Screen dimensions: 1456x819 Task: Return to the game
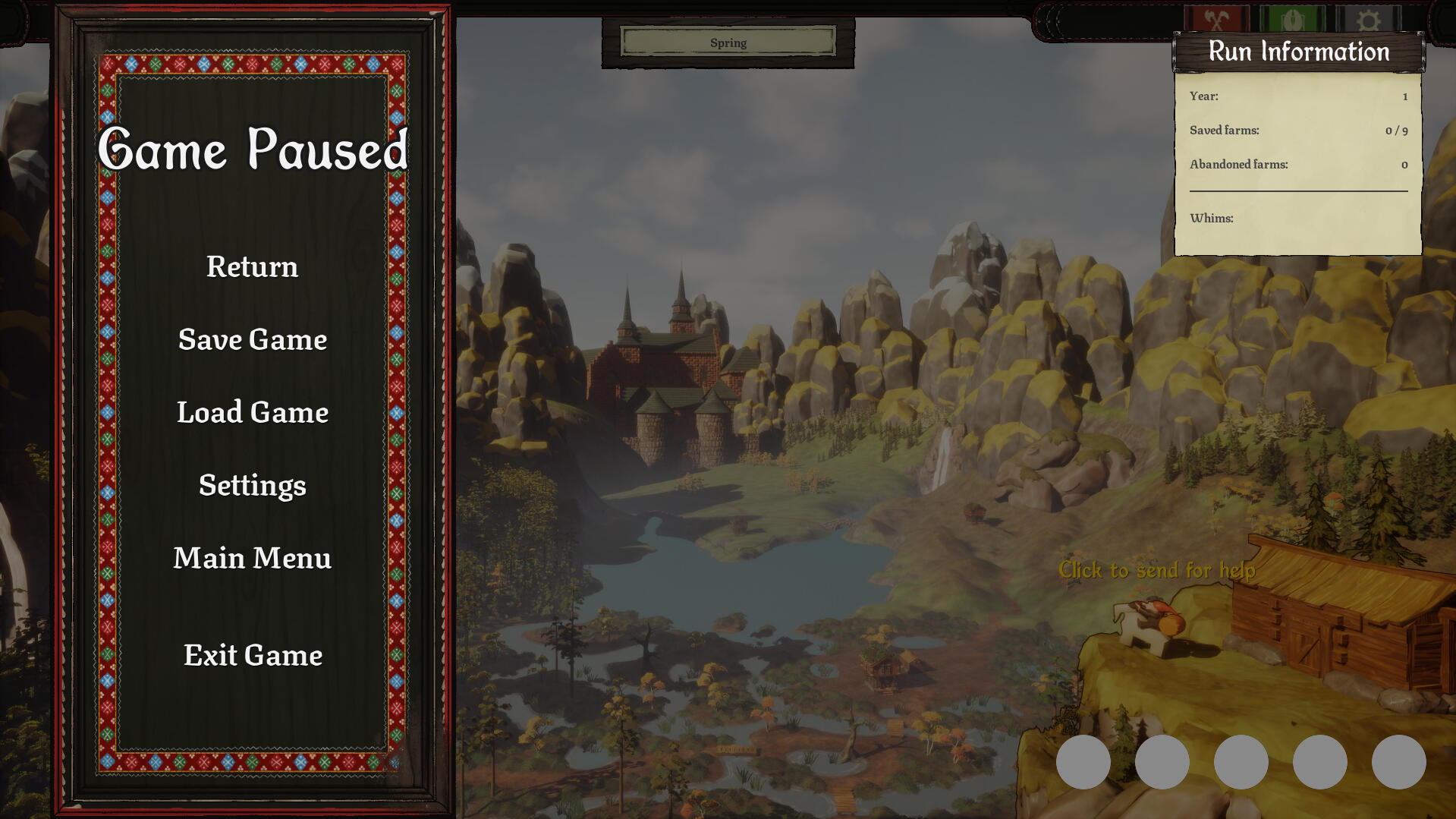(252, 267)
